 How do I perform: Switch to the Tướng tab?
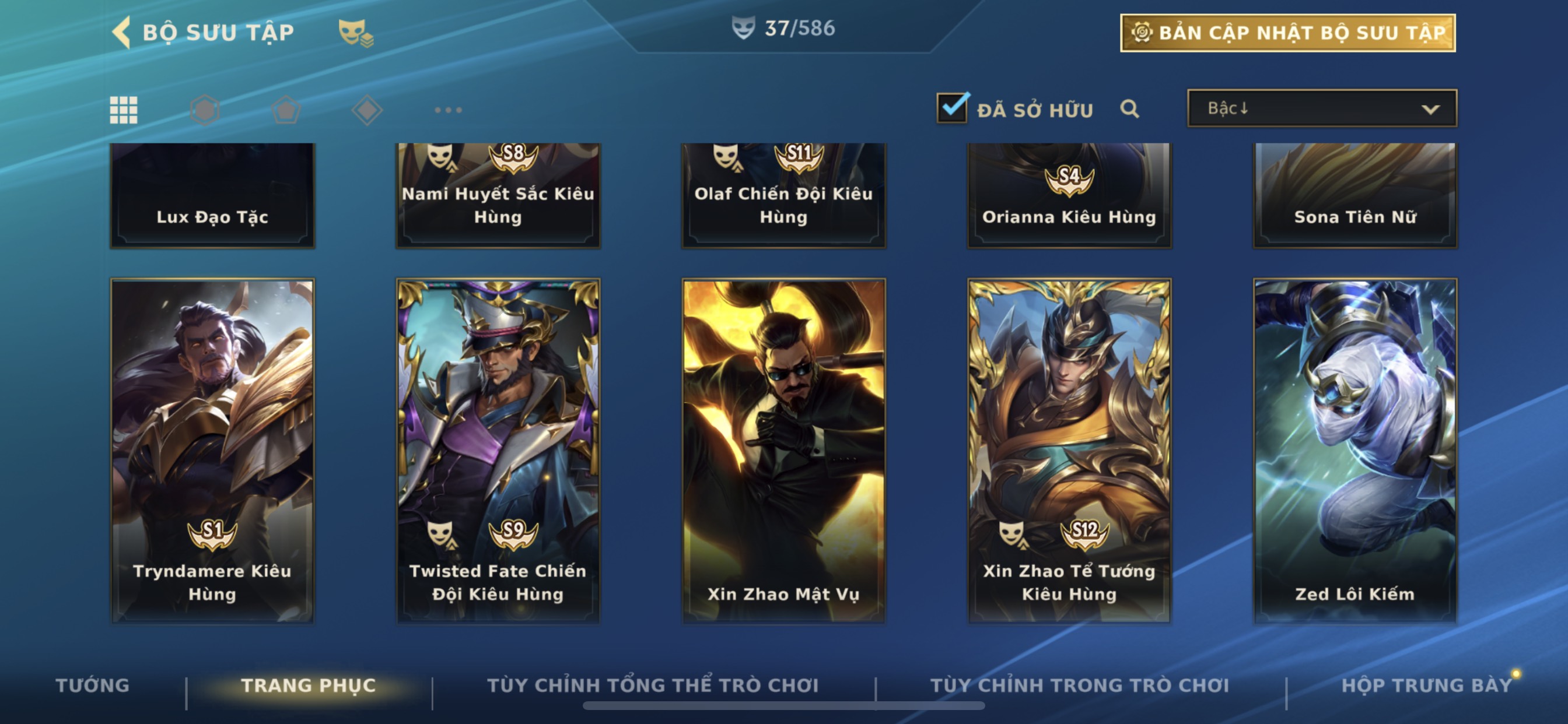coord(93,686)
